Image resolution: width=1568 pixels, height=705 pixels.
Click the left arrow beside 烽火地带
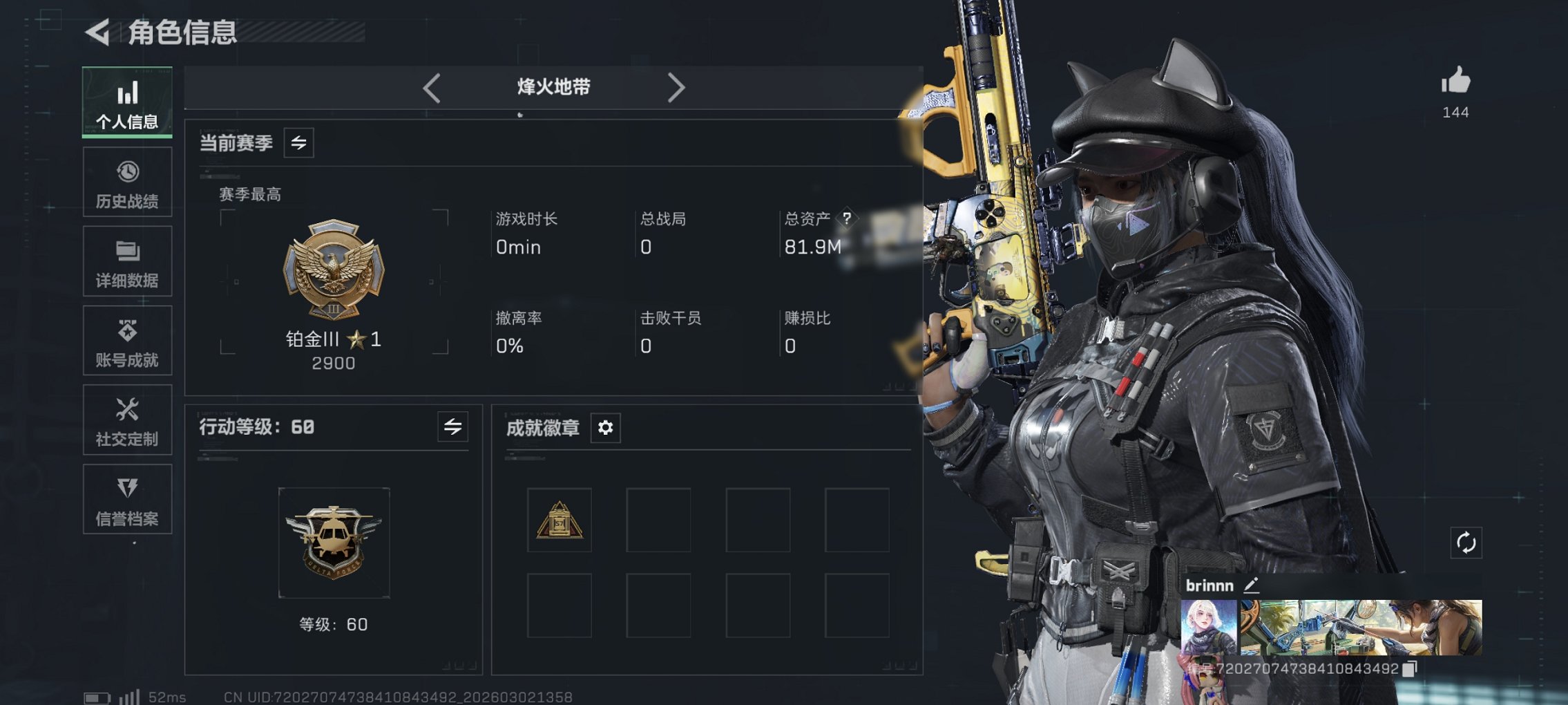click(x=432, y=88)
